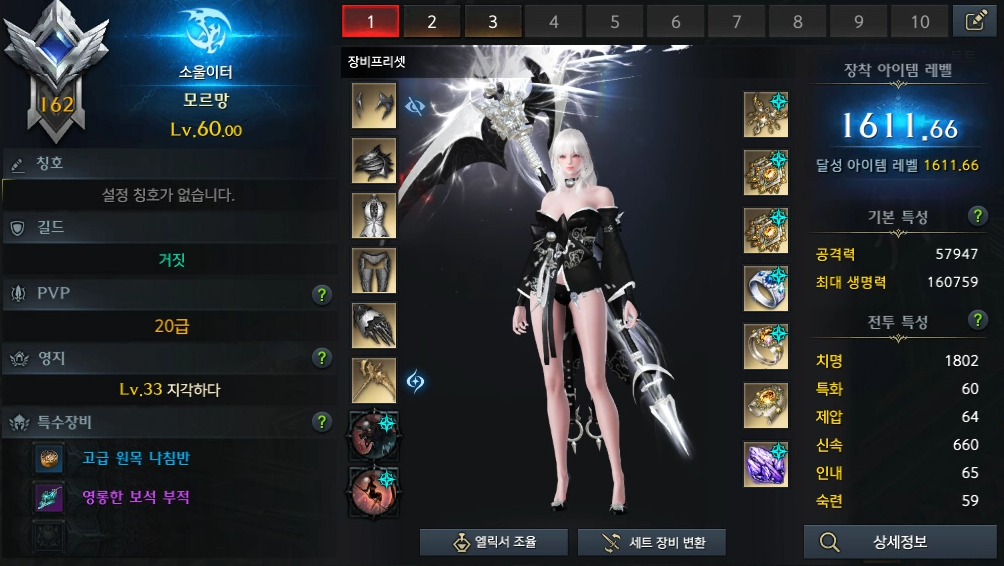Choose equipment preset tab 3
Image resolution: width=1004 pixels, height=566 pixels.
tap(493, 21)
